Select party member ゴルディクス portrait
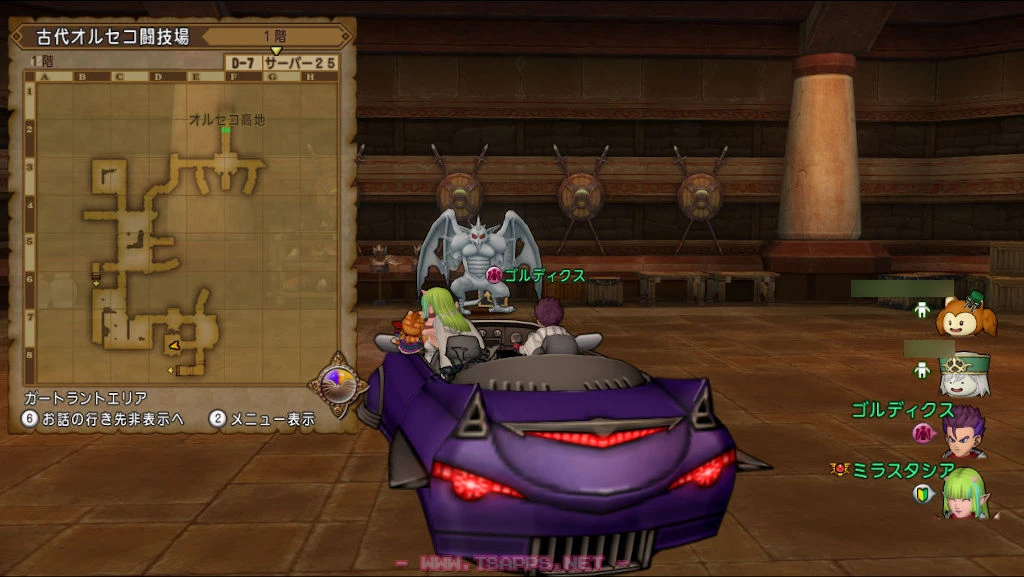Image resolution: width=1024 pixels, height=577 pixels. [965, 434]
